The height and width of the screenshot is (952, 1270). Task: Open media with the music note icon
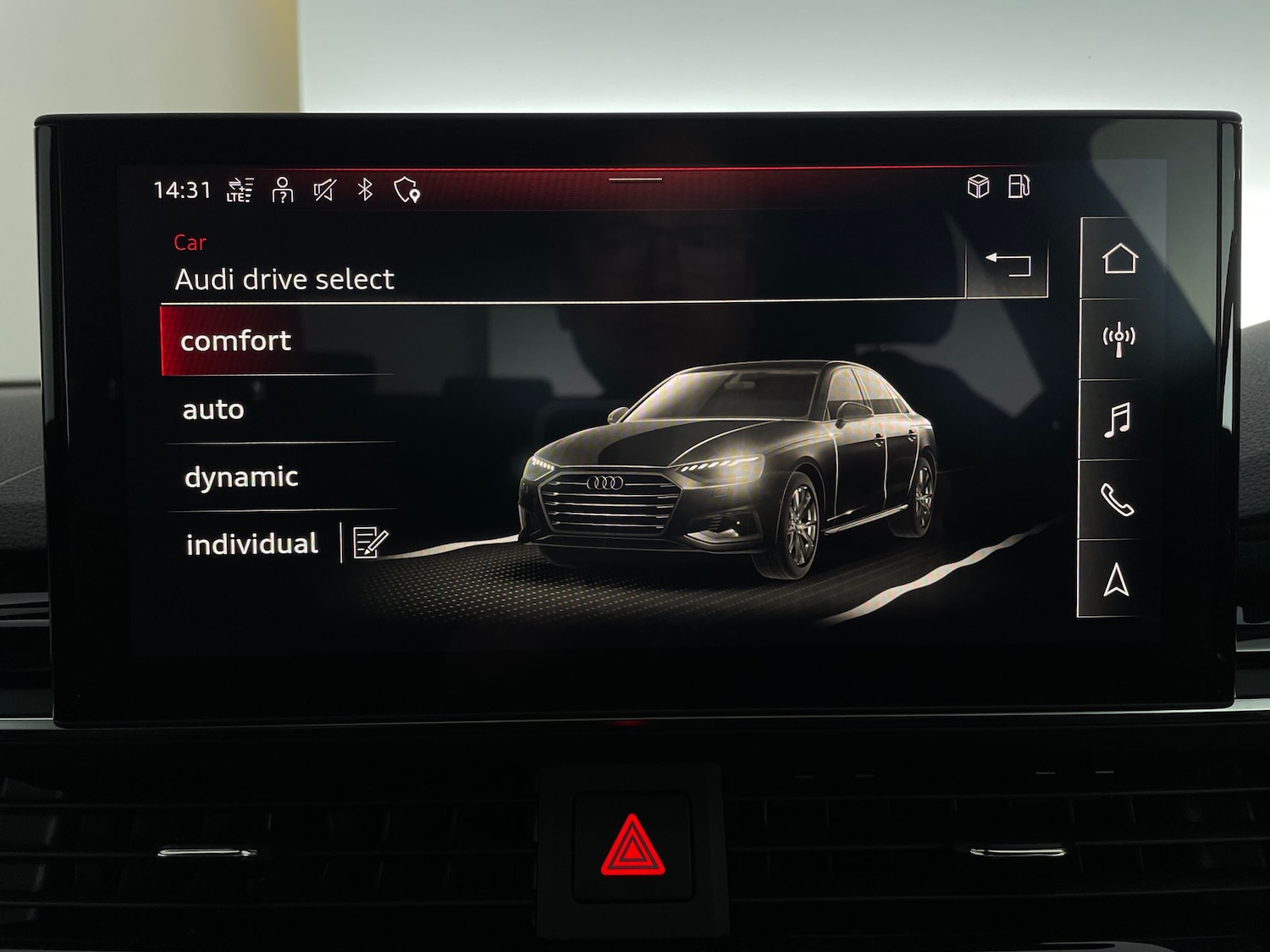pos(1119,421)
